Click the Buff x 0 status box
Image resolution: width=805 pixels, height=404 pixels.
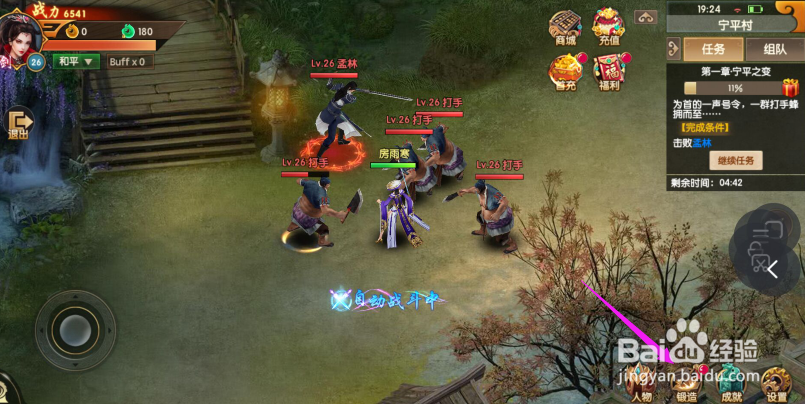tap(127, 61)
